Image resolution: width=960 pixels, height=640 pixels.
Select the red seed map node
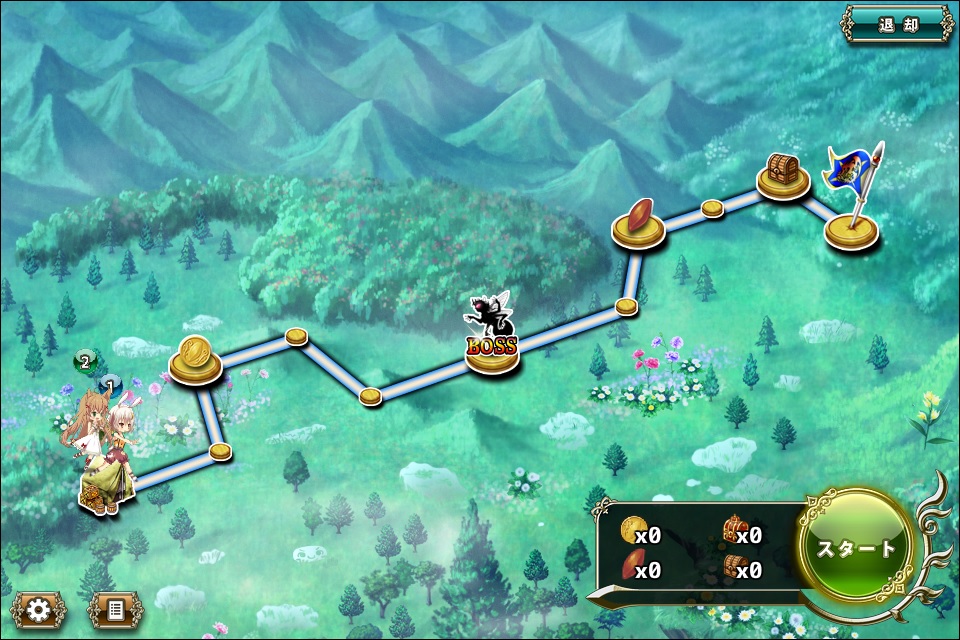click(x=638, y=225)
